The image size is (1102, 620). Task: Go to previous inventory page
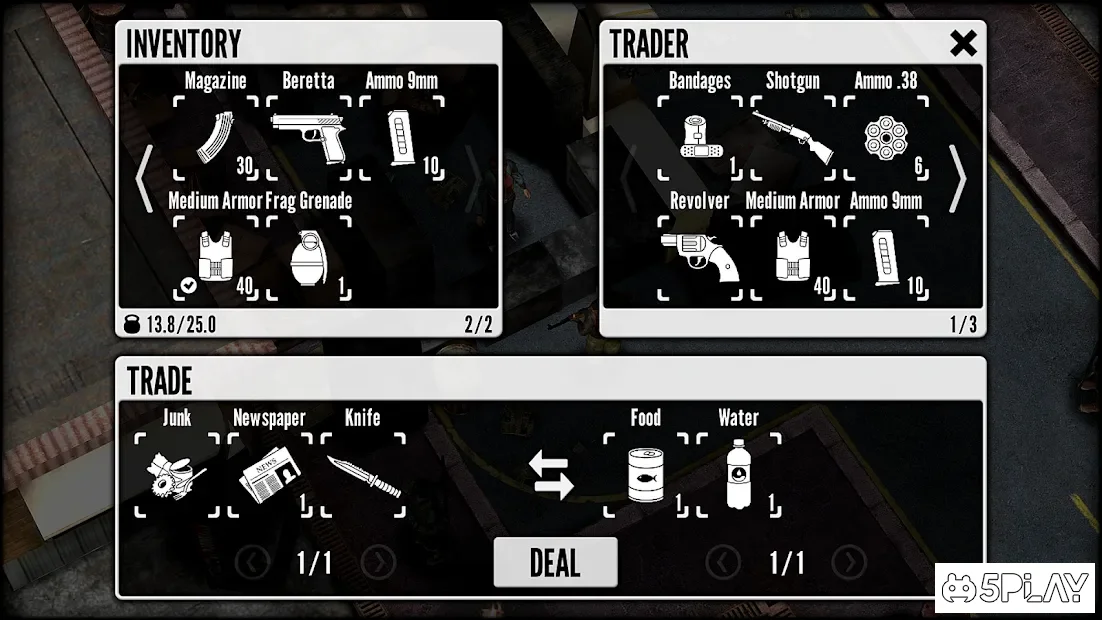click(x=145, y=180)
